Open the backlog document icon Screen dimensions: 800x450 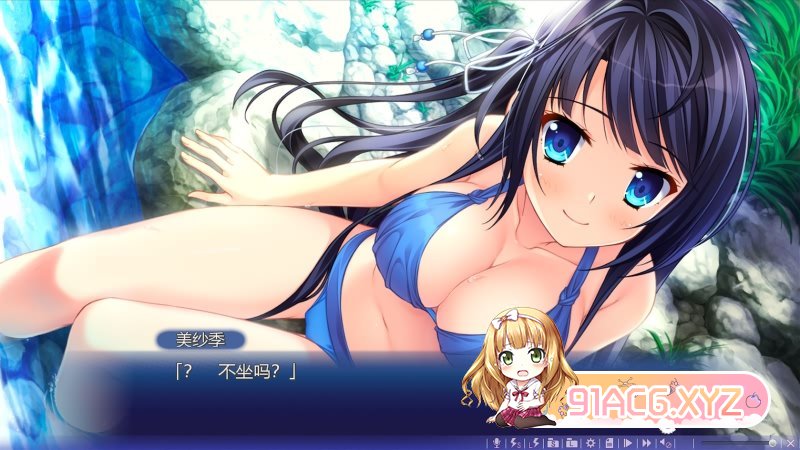pyautogui.click(x=608, y=442)
